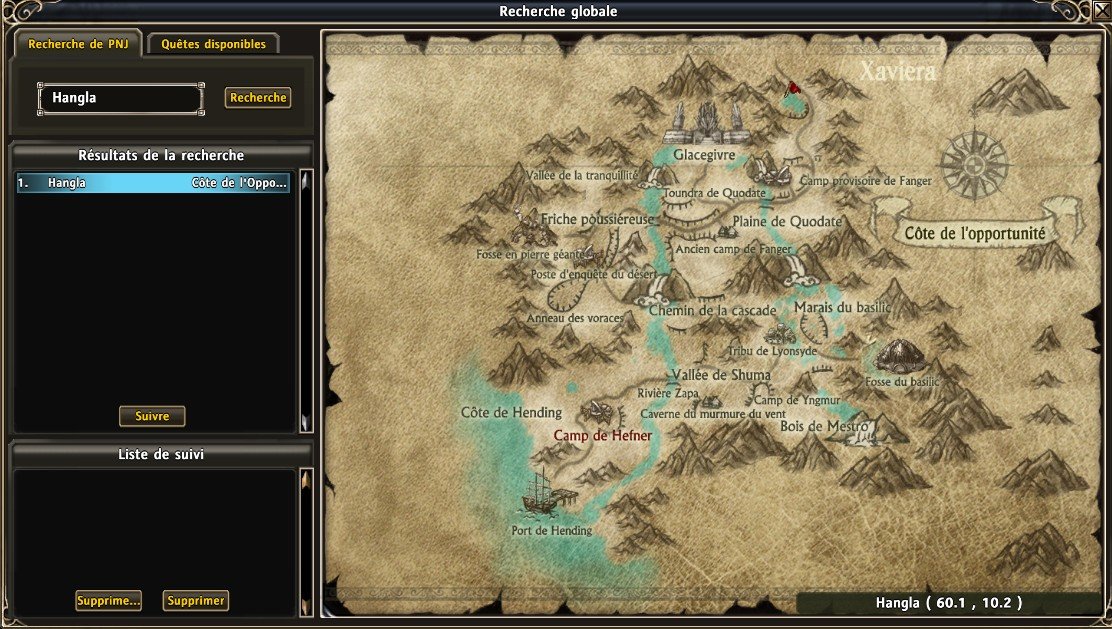Click the search results scrollbar

tap(306, 300)
